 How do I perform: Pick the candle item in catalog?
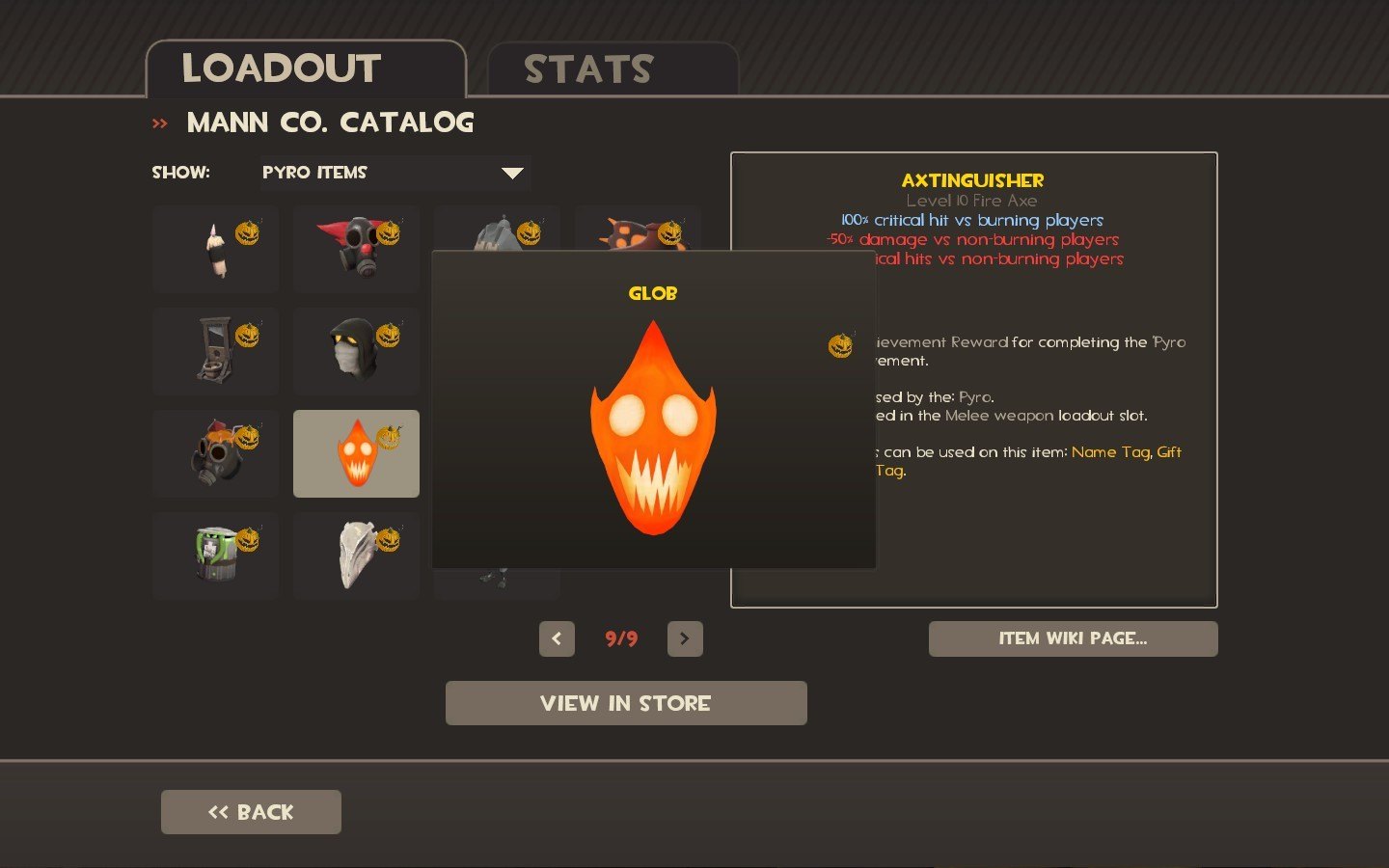(x=215, y=249)
